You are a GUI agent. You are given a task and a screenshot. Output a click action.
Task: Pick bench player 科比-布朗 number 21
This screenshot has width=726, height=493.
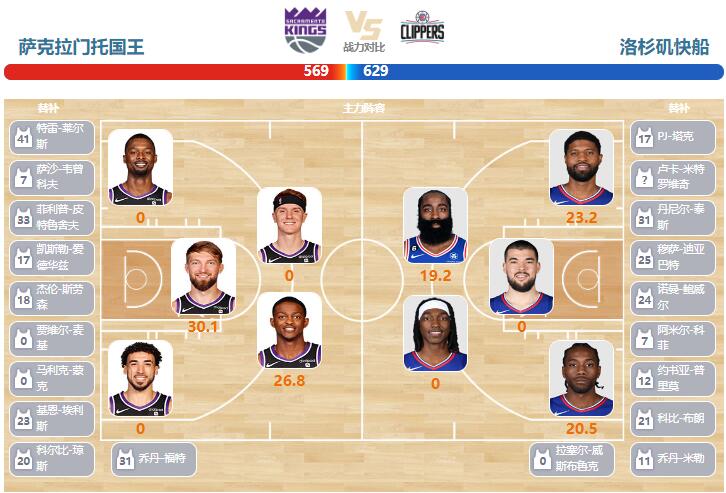pos(672,417)
